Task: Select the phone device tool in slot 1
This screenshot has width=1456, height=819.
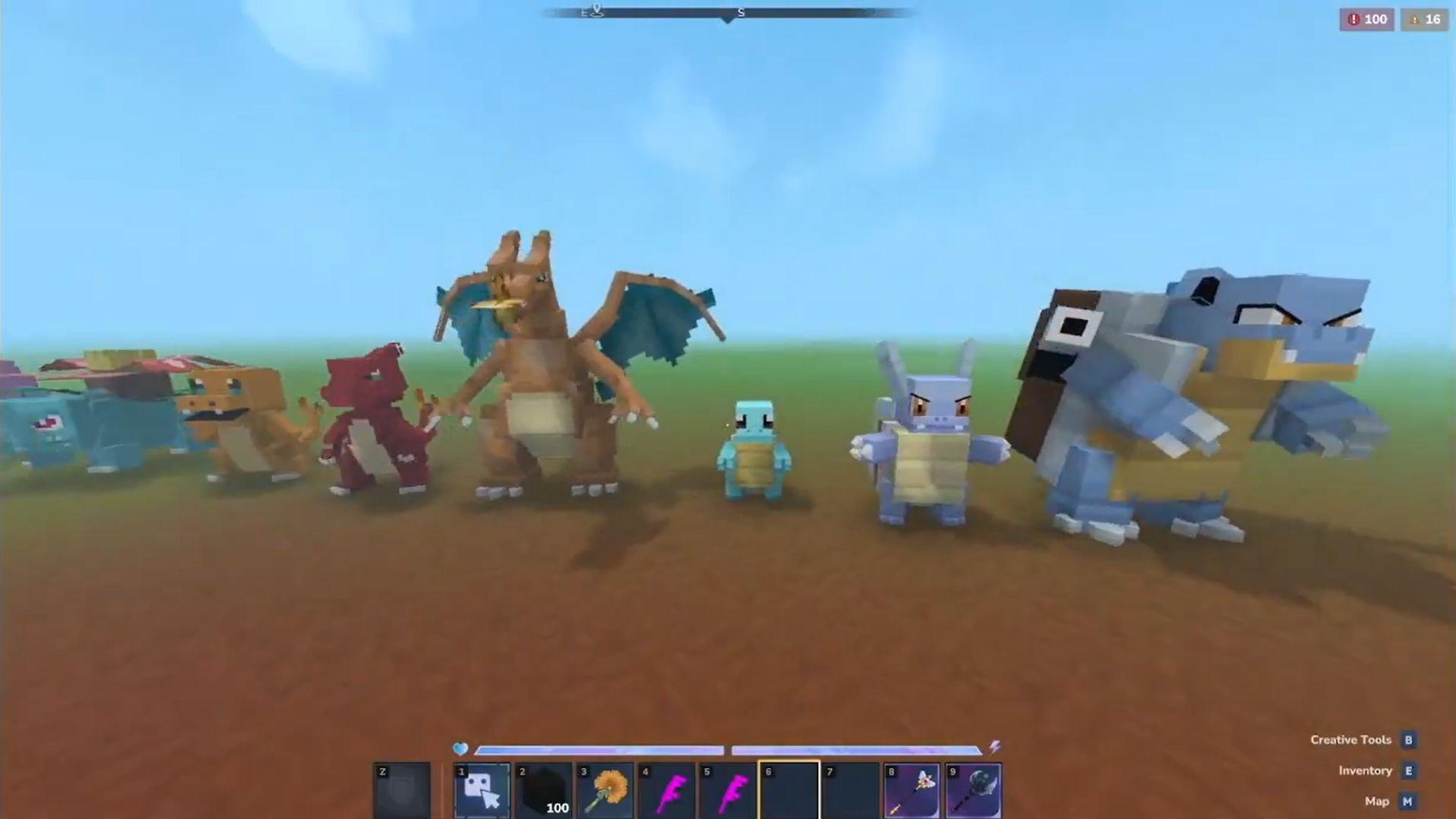Action: [483, 789]
